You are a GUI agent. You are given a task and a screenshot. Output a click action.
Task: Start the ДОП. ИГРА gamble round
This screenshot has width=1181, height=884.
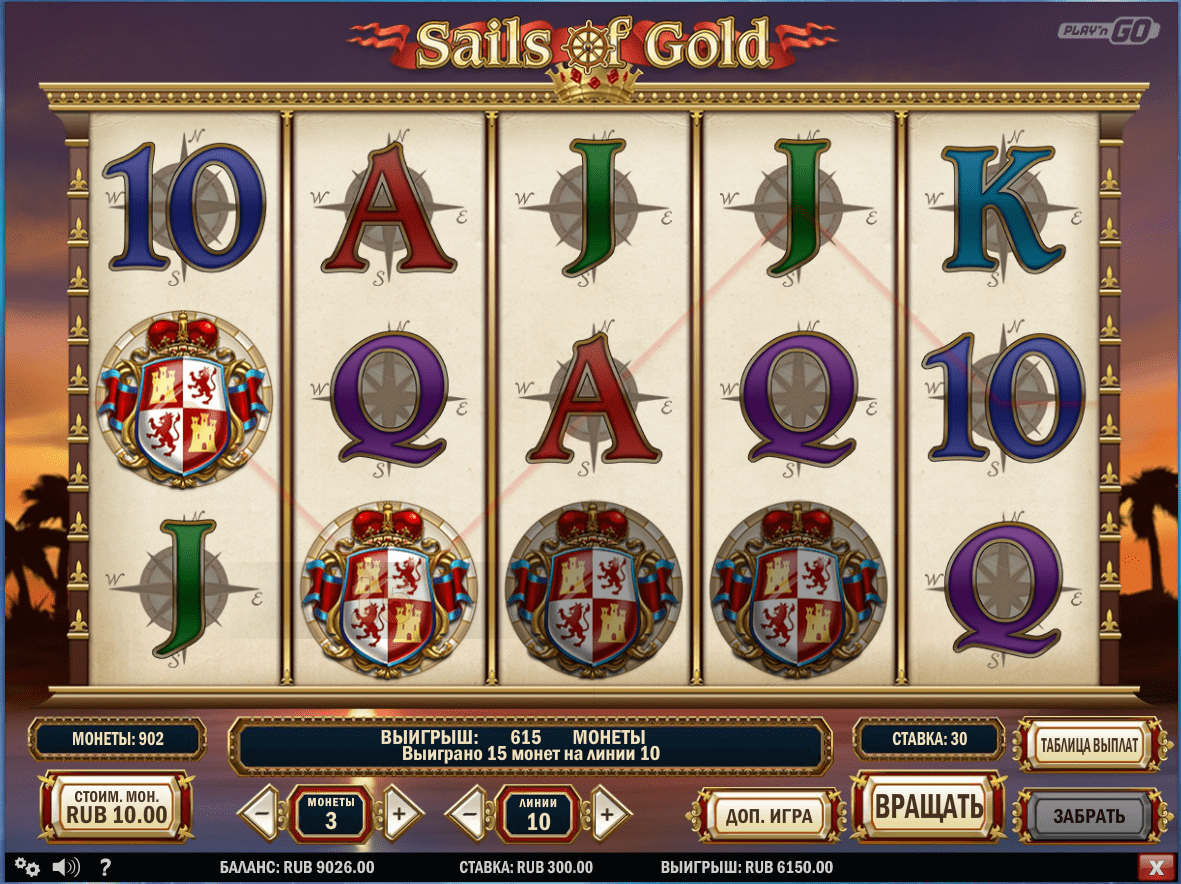pyautogui.click(x=768, y=815)
